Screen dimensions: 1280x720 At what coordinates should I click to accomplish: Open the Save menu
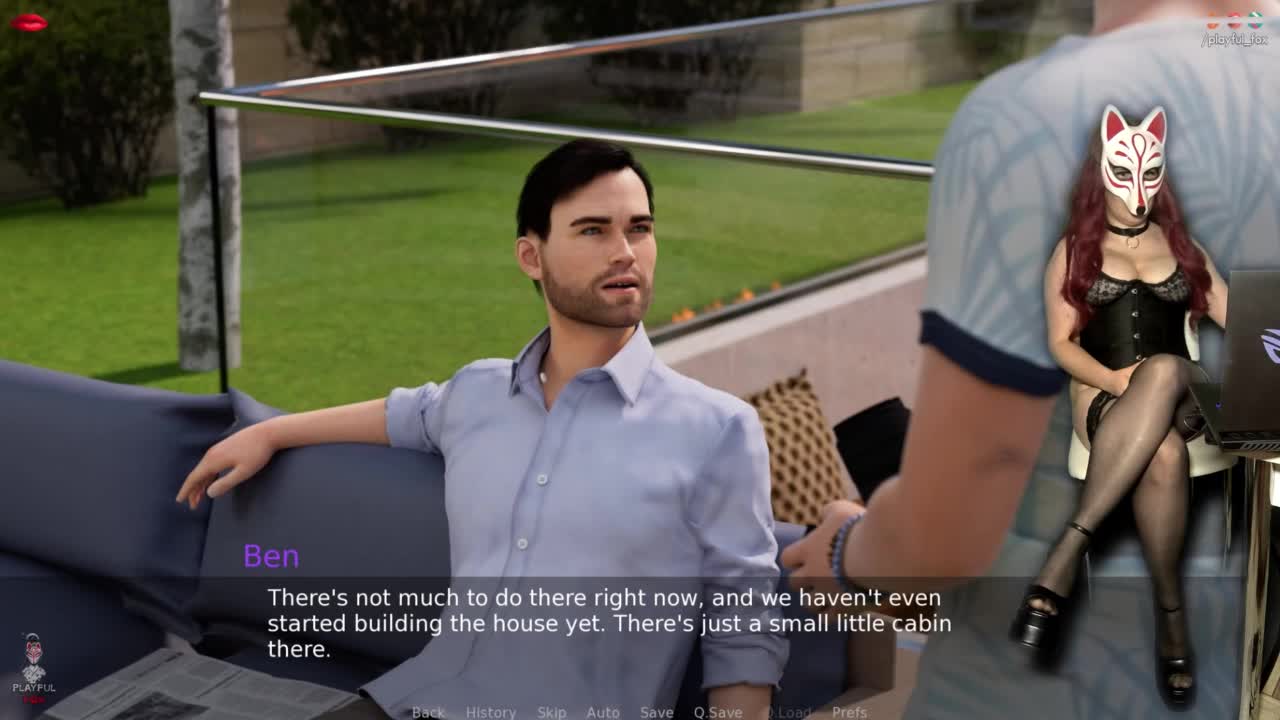[x=656, y=712]
